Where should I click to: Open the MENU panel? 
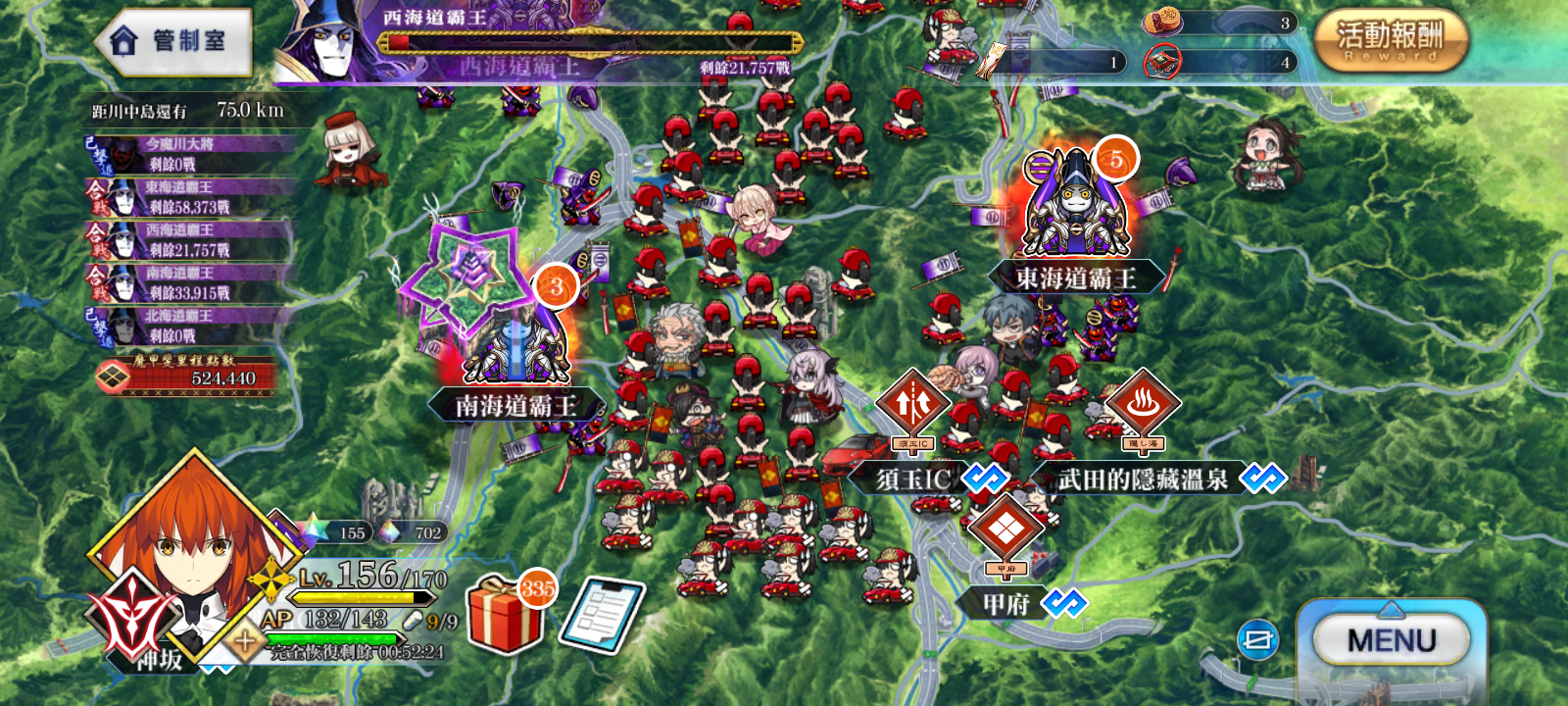(x=1392, y=640)
